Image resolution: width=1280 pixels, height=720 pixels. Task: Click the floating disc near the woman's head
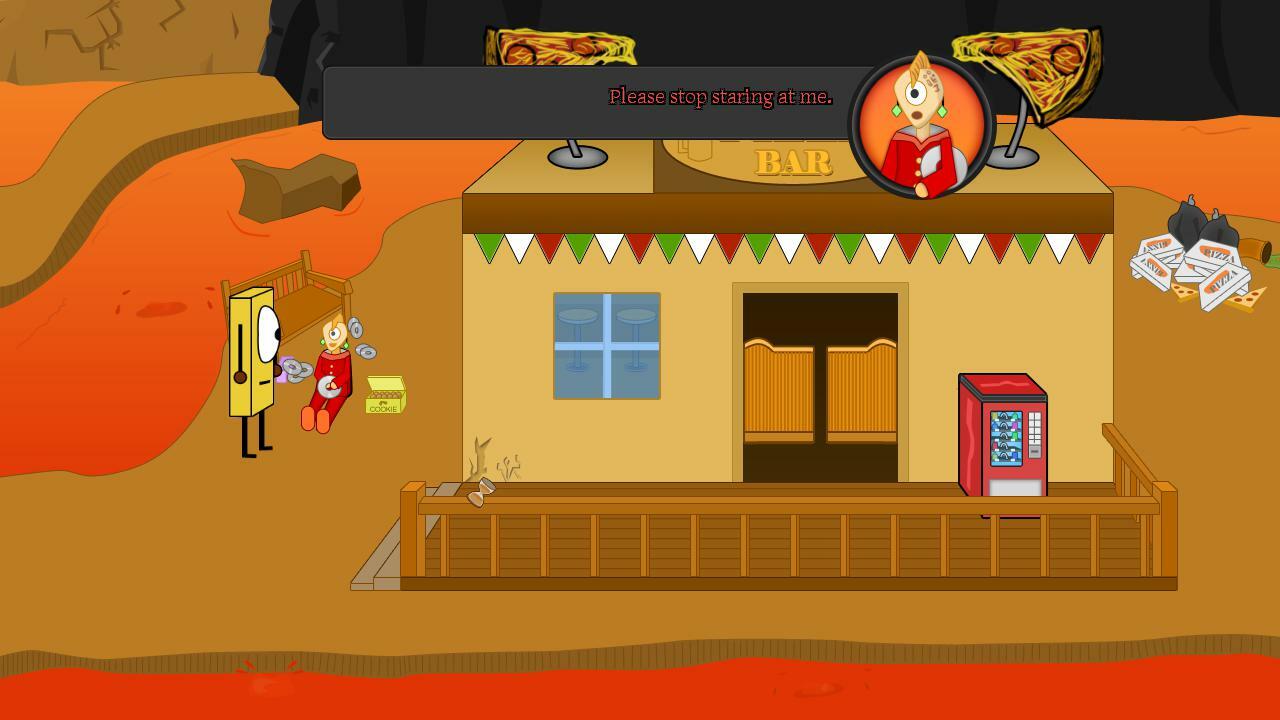coord(354,330)
